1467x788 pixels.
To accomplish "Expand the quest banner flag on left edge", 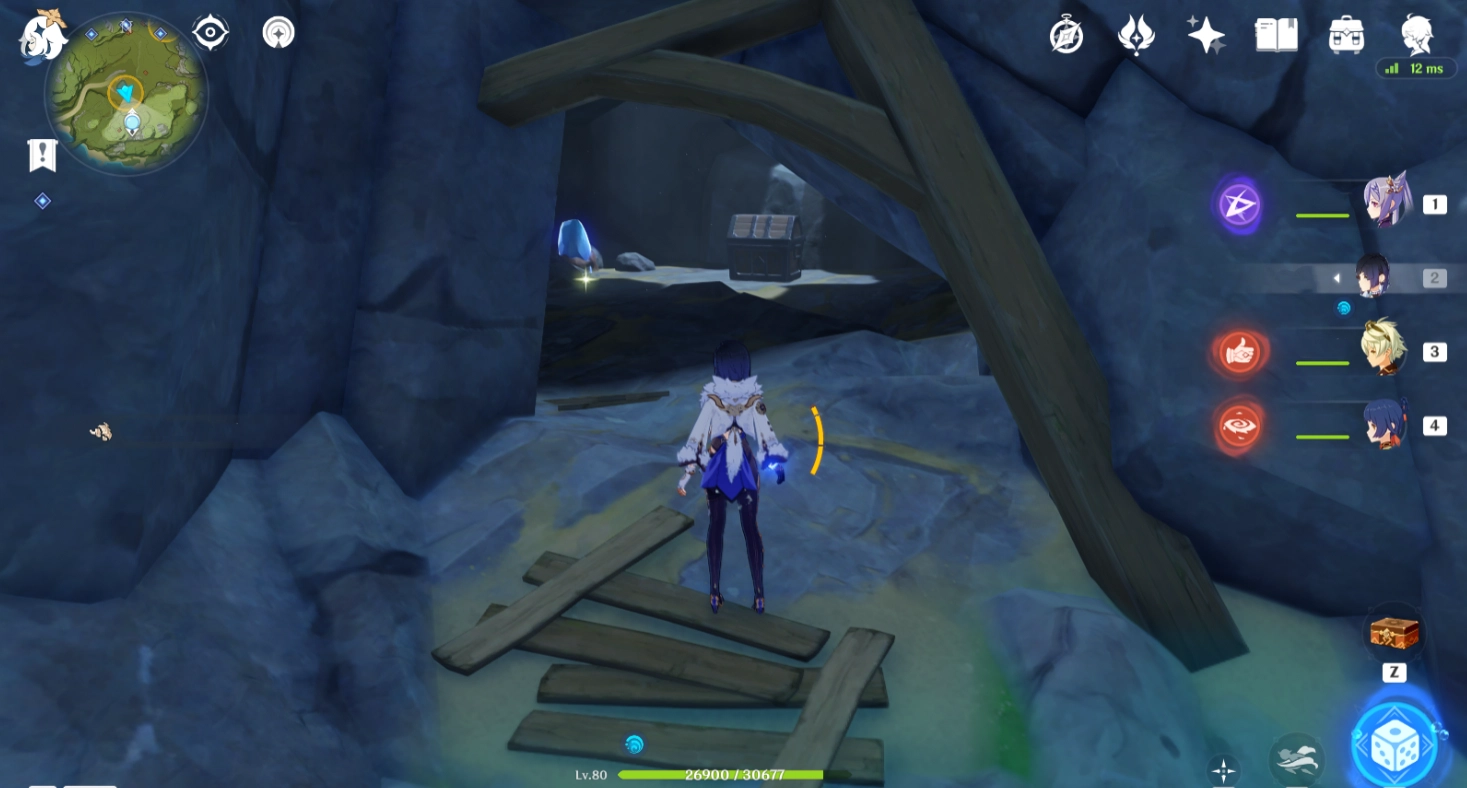I will click(x=41, y=156).
